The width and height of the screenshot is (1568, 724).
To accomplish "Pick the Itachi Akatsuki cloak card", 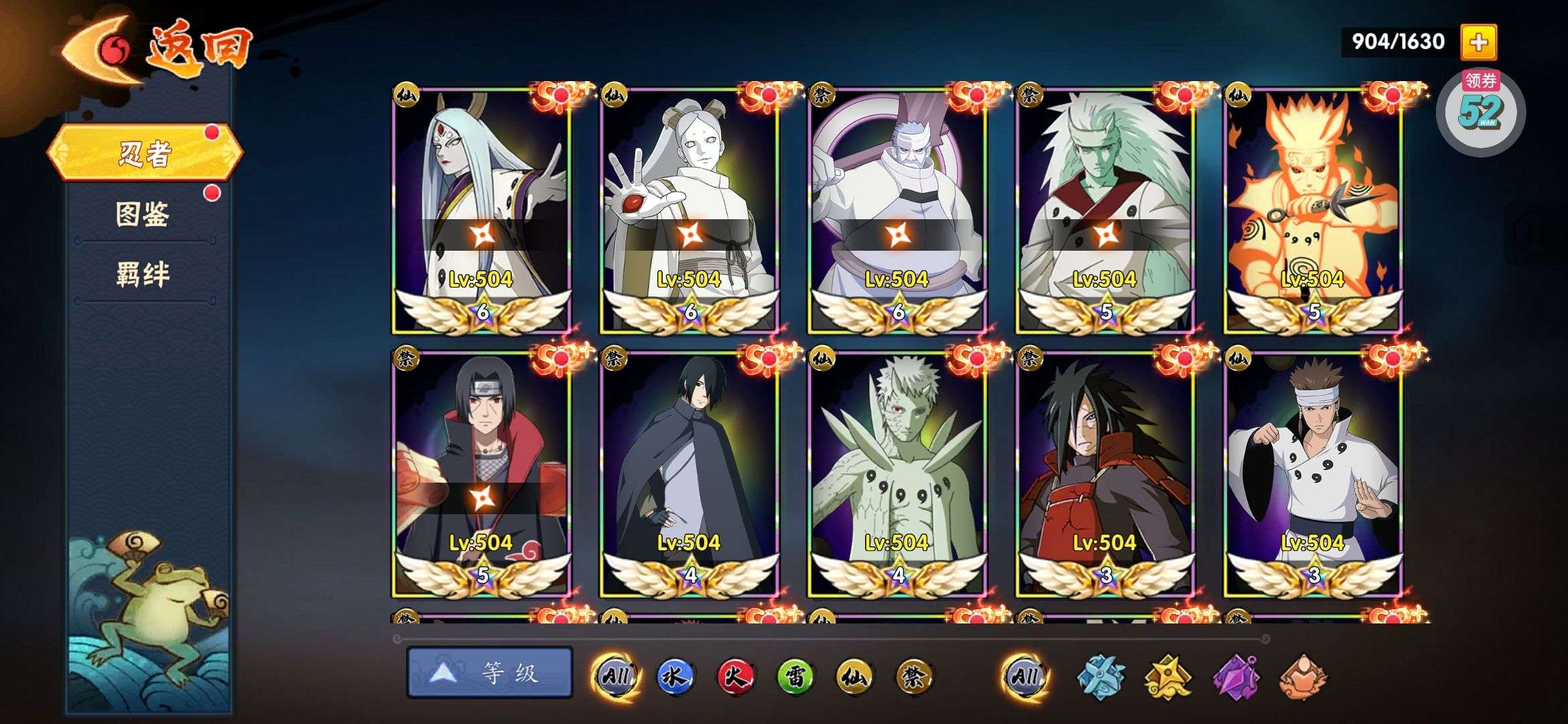I will [x=481, y=474].
